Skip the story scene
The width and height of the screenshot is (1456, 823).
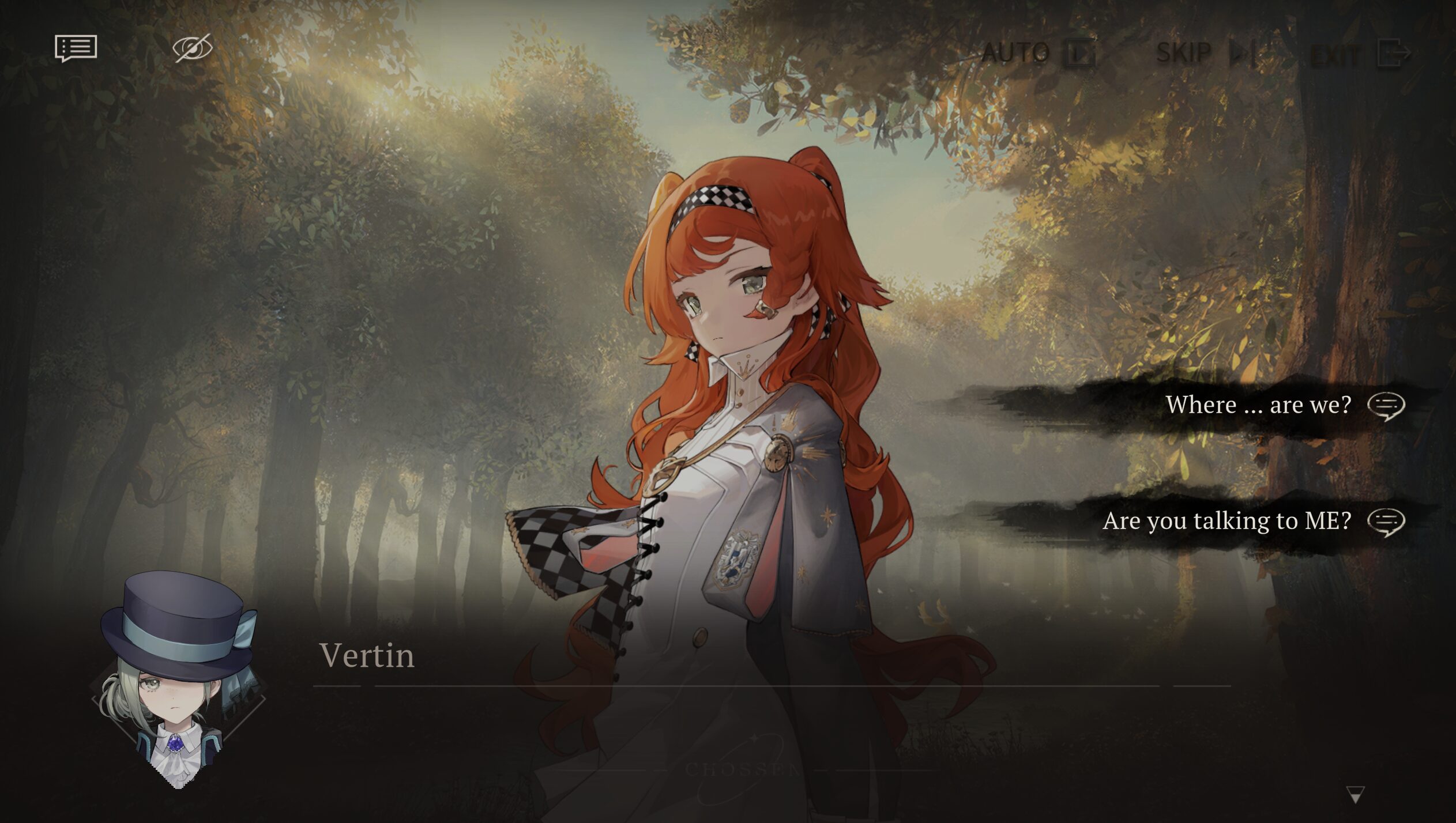[1205, 53]
